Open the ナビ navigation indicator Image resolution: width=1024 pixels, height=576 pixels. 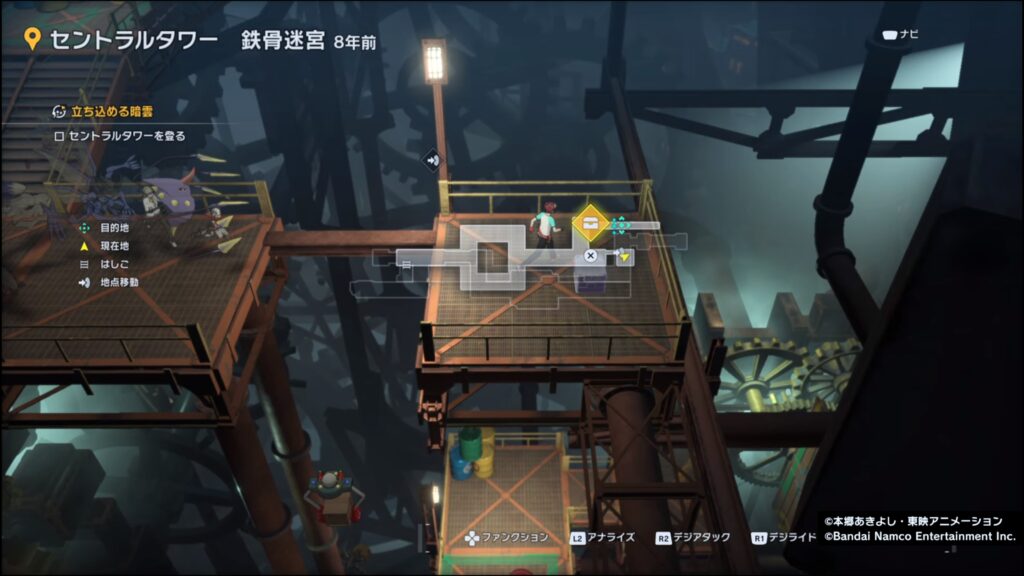[899, 35]
